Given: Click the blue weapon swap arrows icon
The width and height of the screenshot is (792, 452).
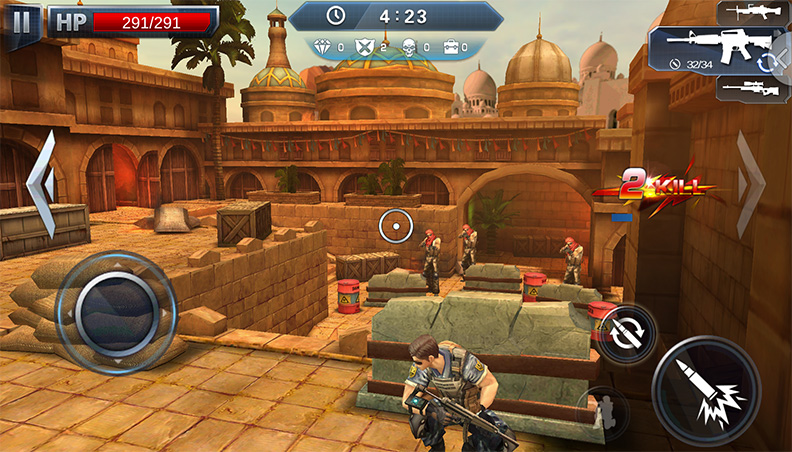Looking at the screenshot, I should pos(768,61).
